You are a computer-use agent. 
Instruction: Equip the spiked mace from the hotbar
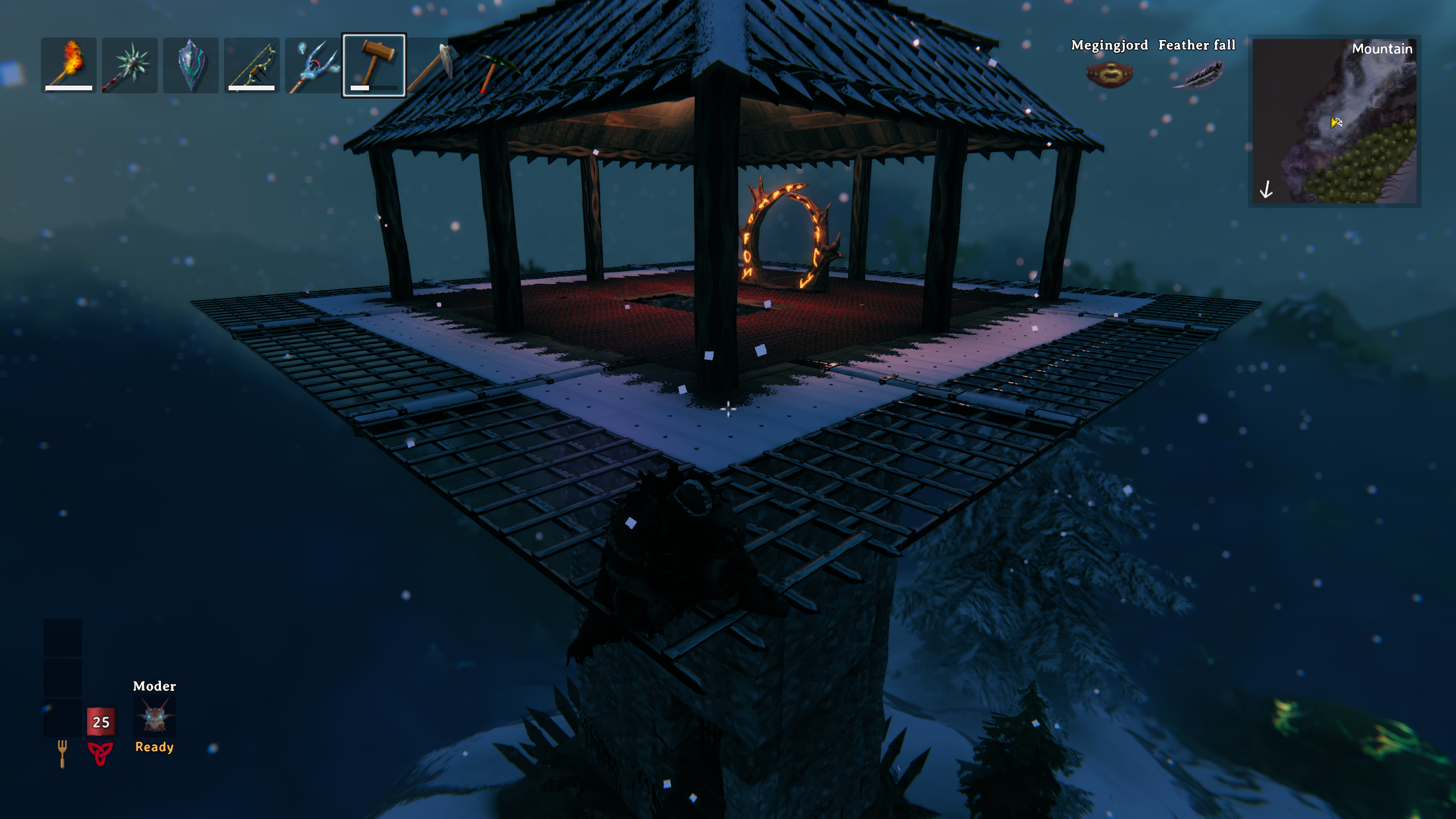(x=130, y=65)
